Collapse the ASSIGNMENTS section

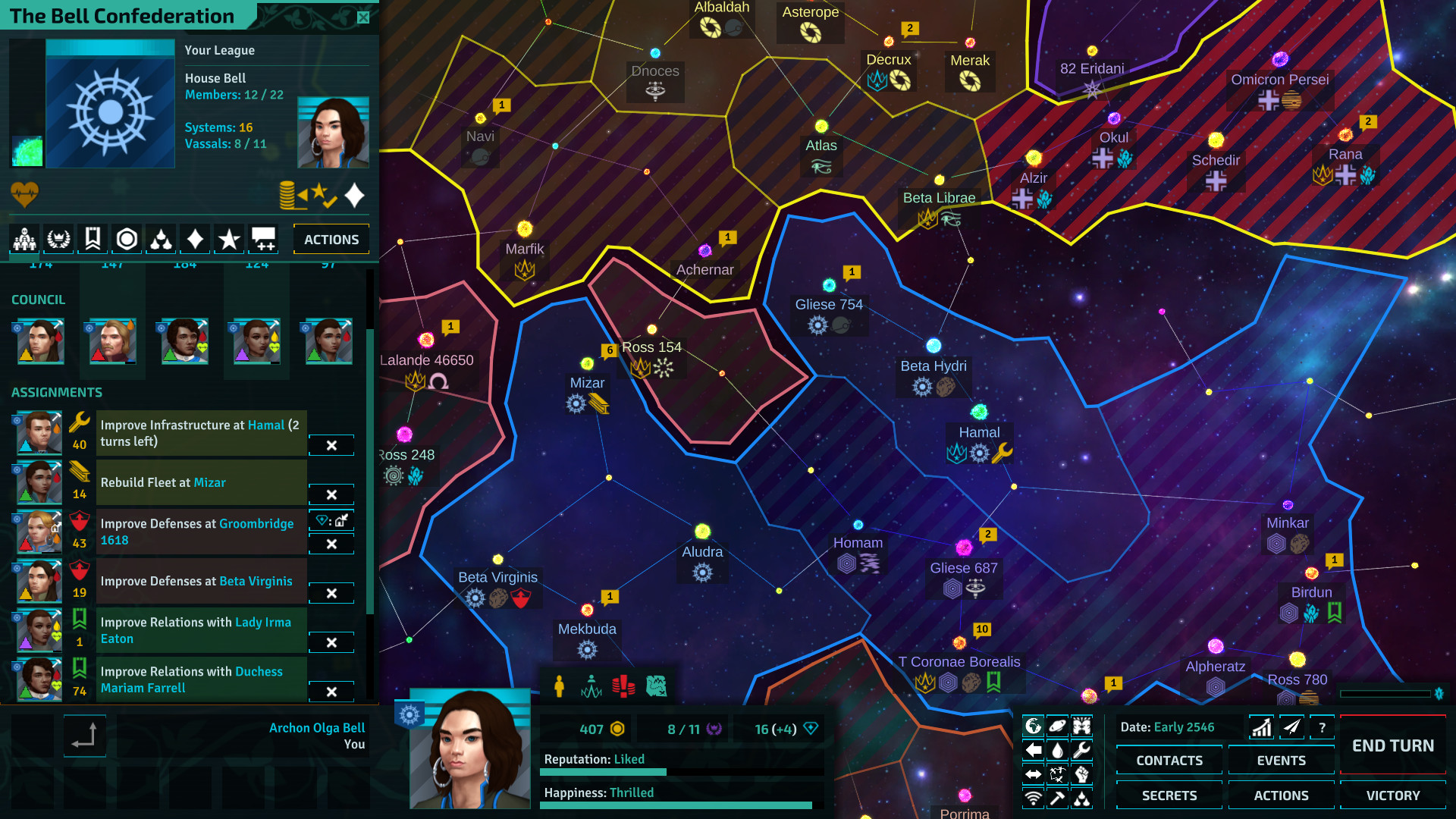coord(57,392)
